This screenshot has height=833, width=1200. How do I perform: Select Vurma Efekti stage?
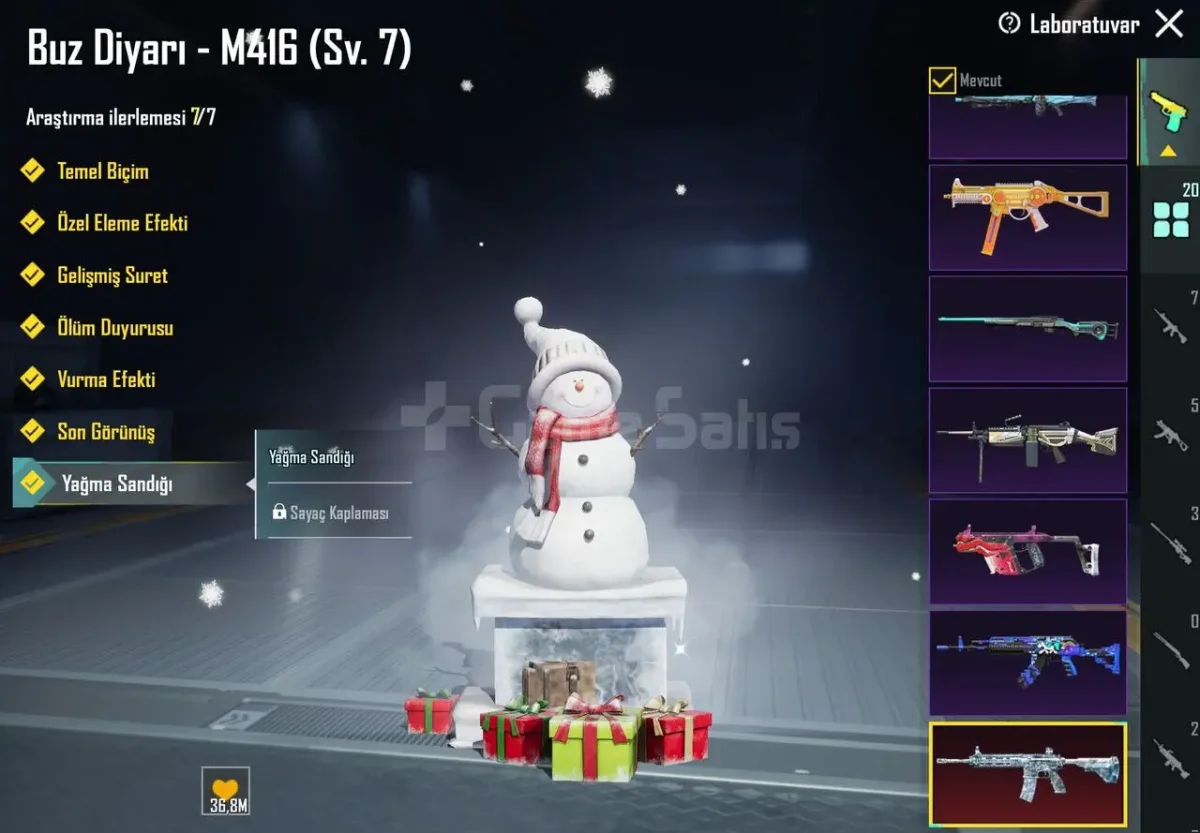coord(106,379)
